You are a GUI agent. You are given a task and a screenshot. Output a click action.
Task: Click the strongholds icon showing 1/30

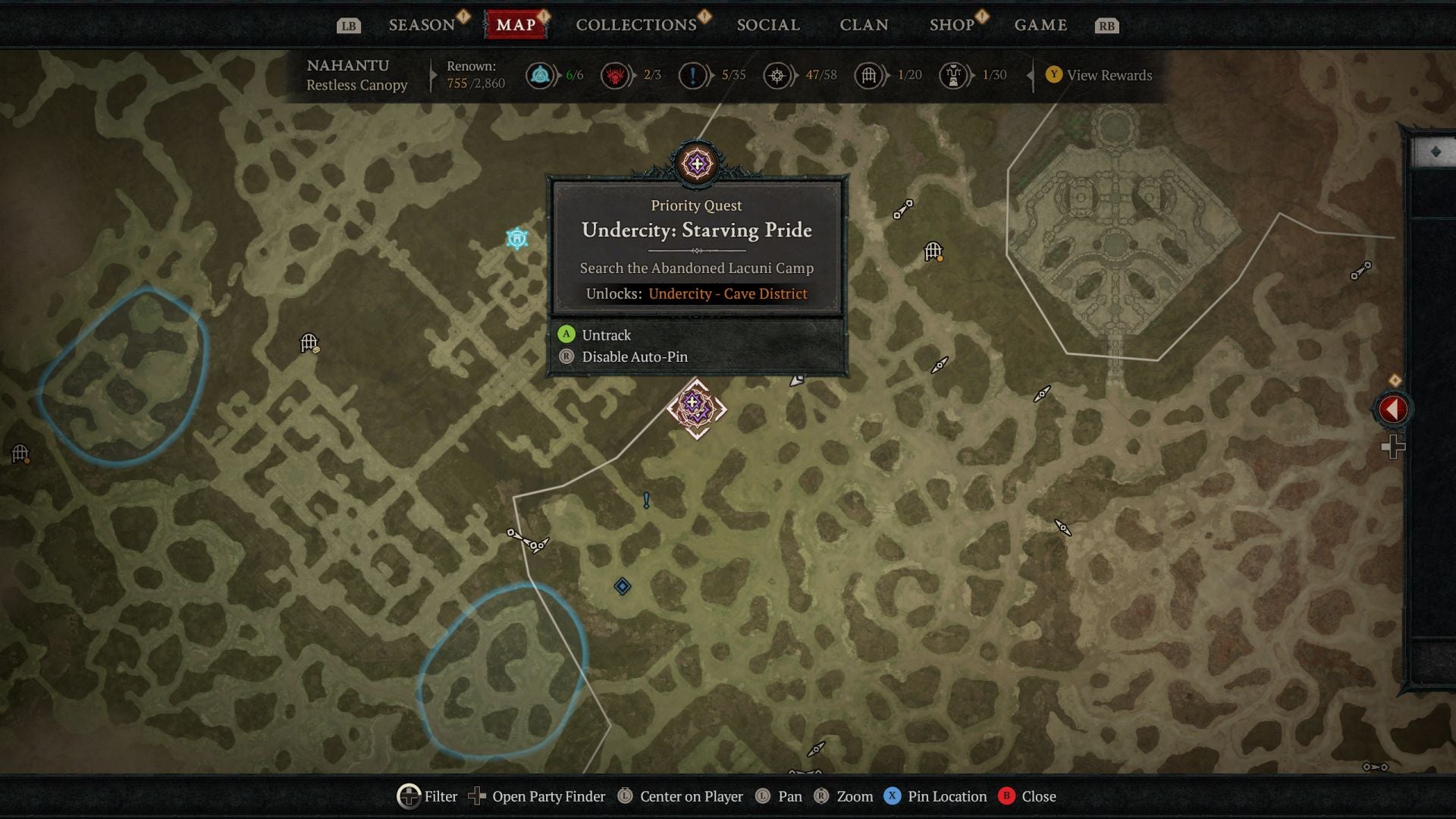[x=953, y=75]
